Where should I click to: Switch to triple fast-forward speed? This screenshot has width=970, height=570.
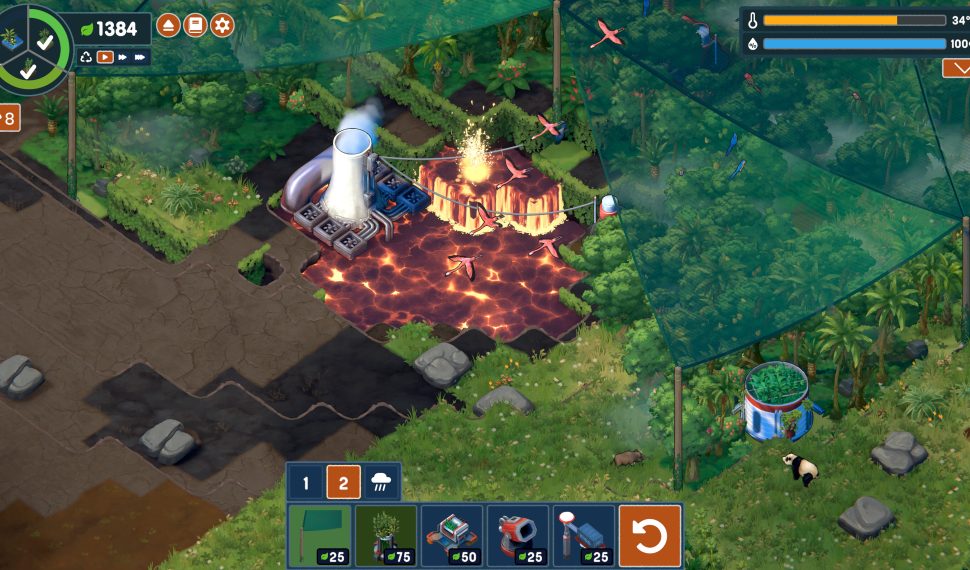[140, 57]
